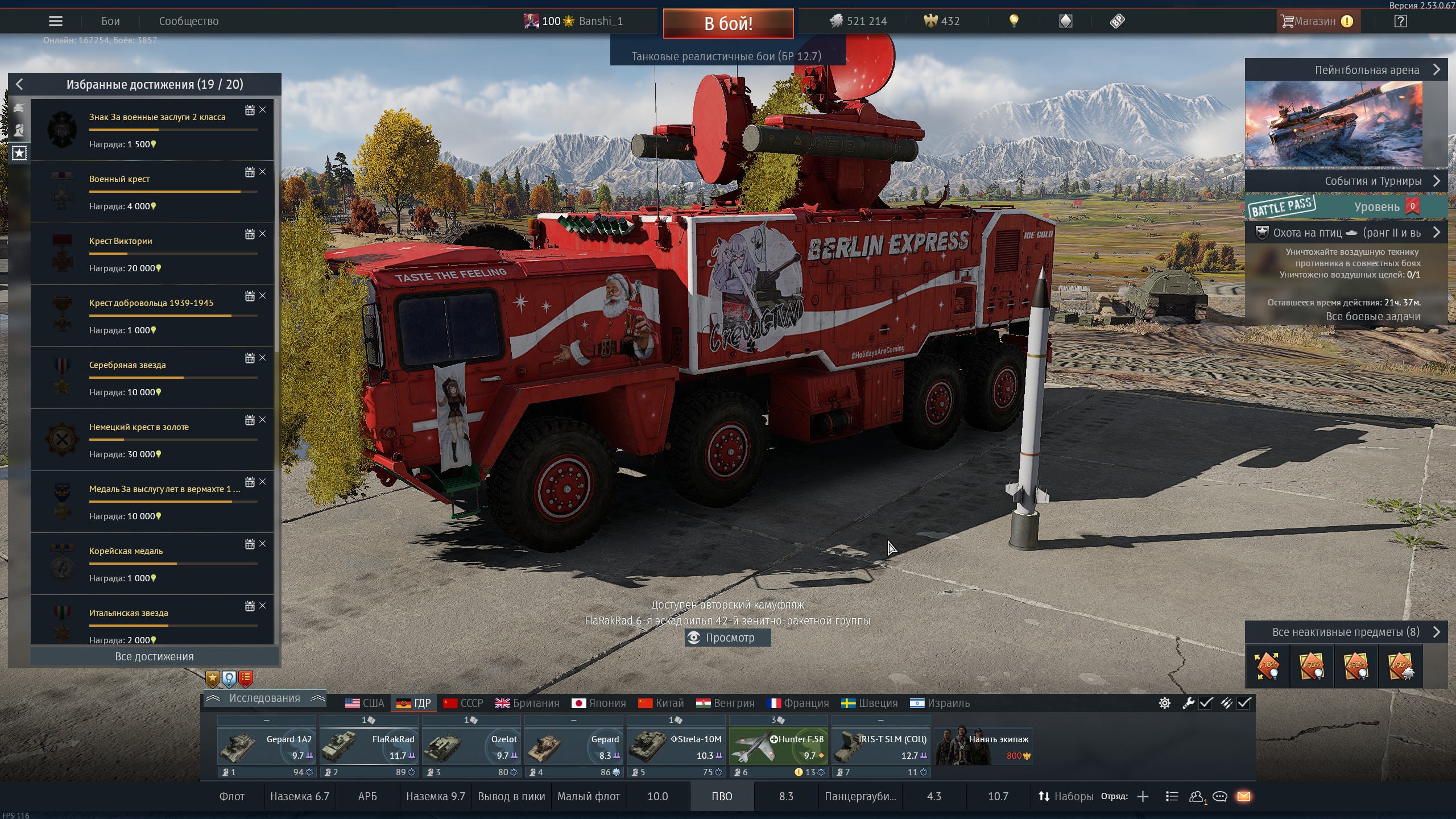This screenshot has width=1456, height=819.
Task: Start the battle with the В бой! button
Action: point(728,23)
